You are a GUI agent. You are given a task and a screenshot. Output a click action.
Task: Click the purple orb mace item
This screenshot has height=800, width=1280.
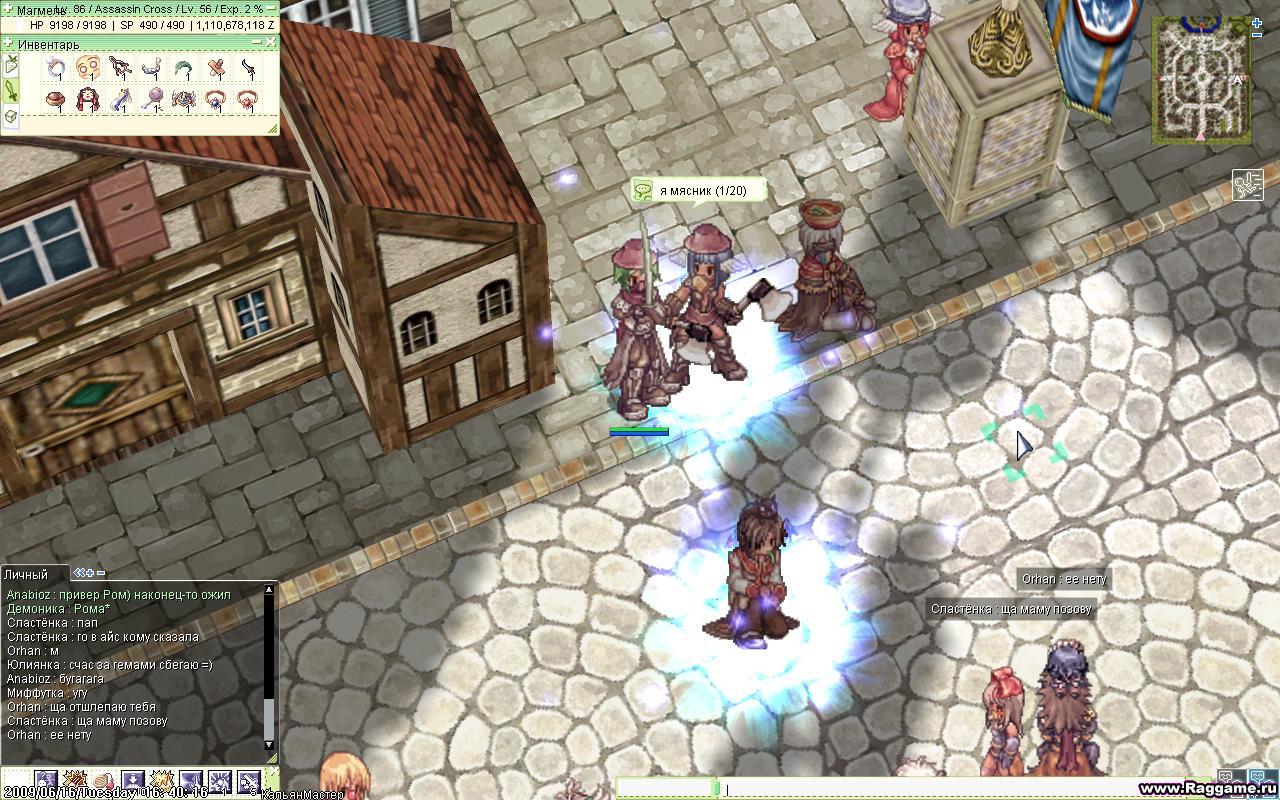153,100
